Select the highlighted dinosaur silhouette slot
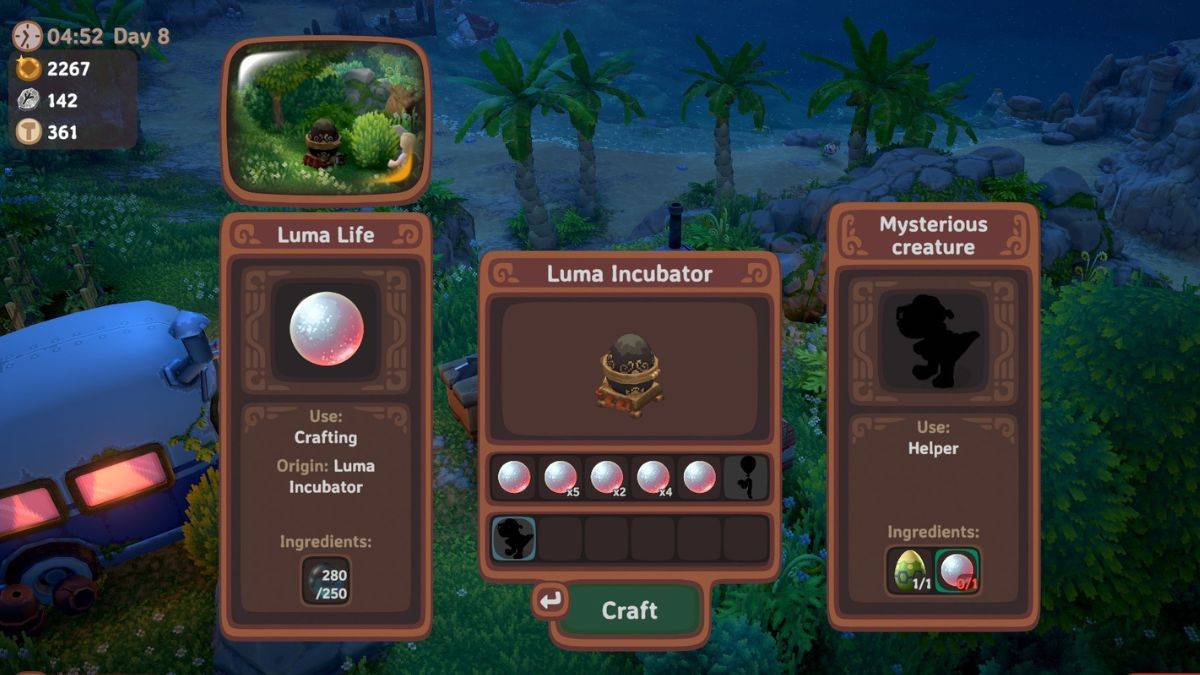 [514, 538]
